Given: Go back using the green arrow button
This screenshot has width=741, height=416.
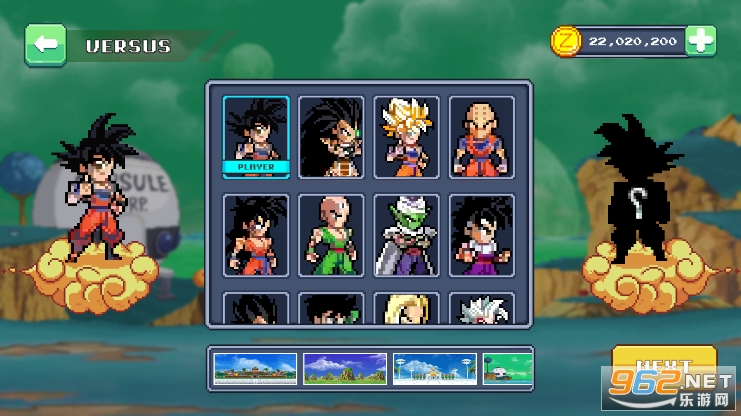Looking at the screenshot, I should point(45,45).
